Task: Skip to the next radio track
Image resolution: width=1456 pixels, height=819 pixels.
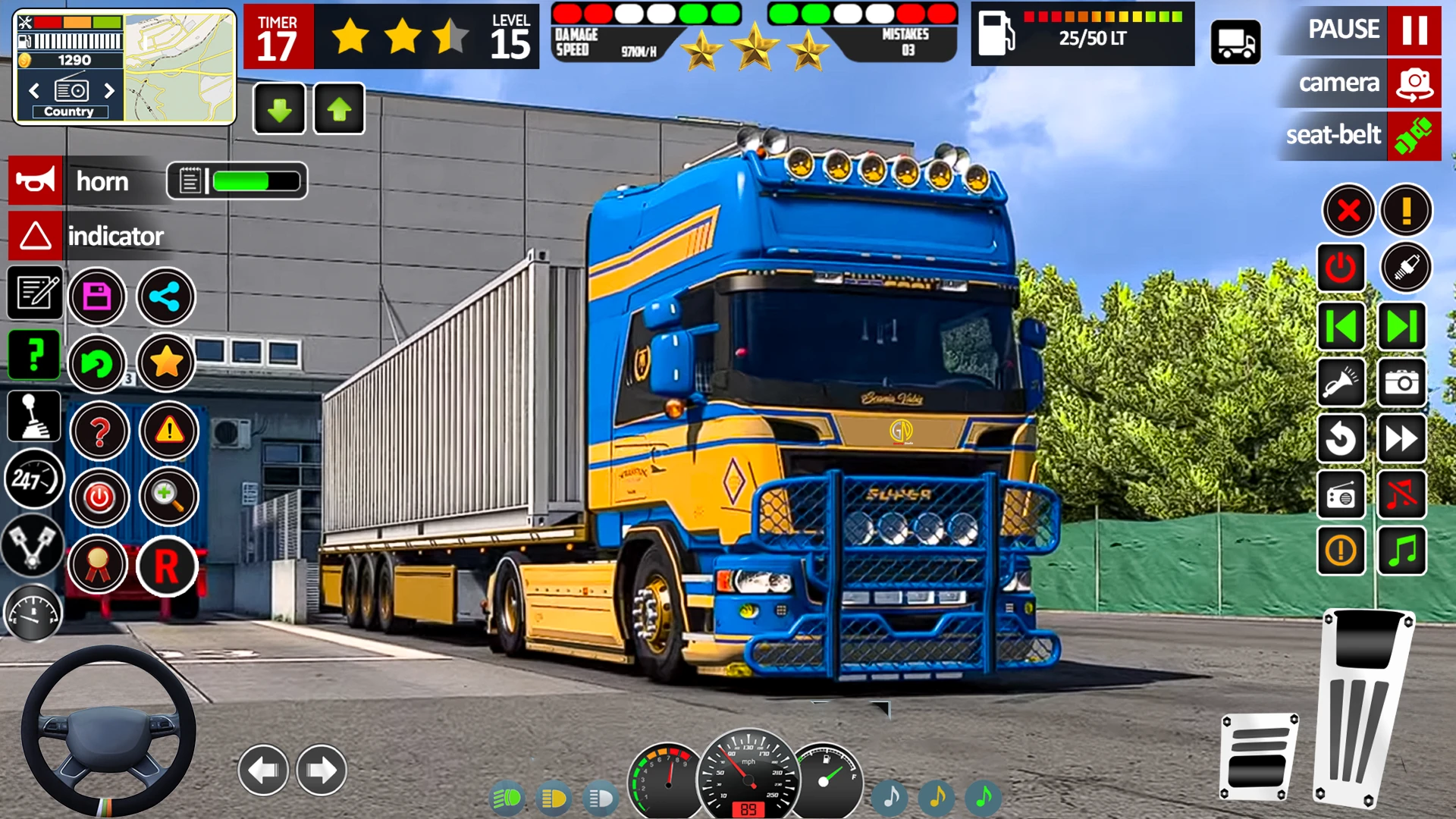Action: coord(1401,327)
